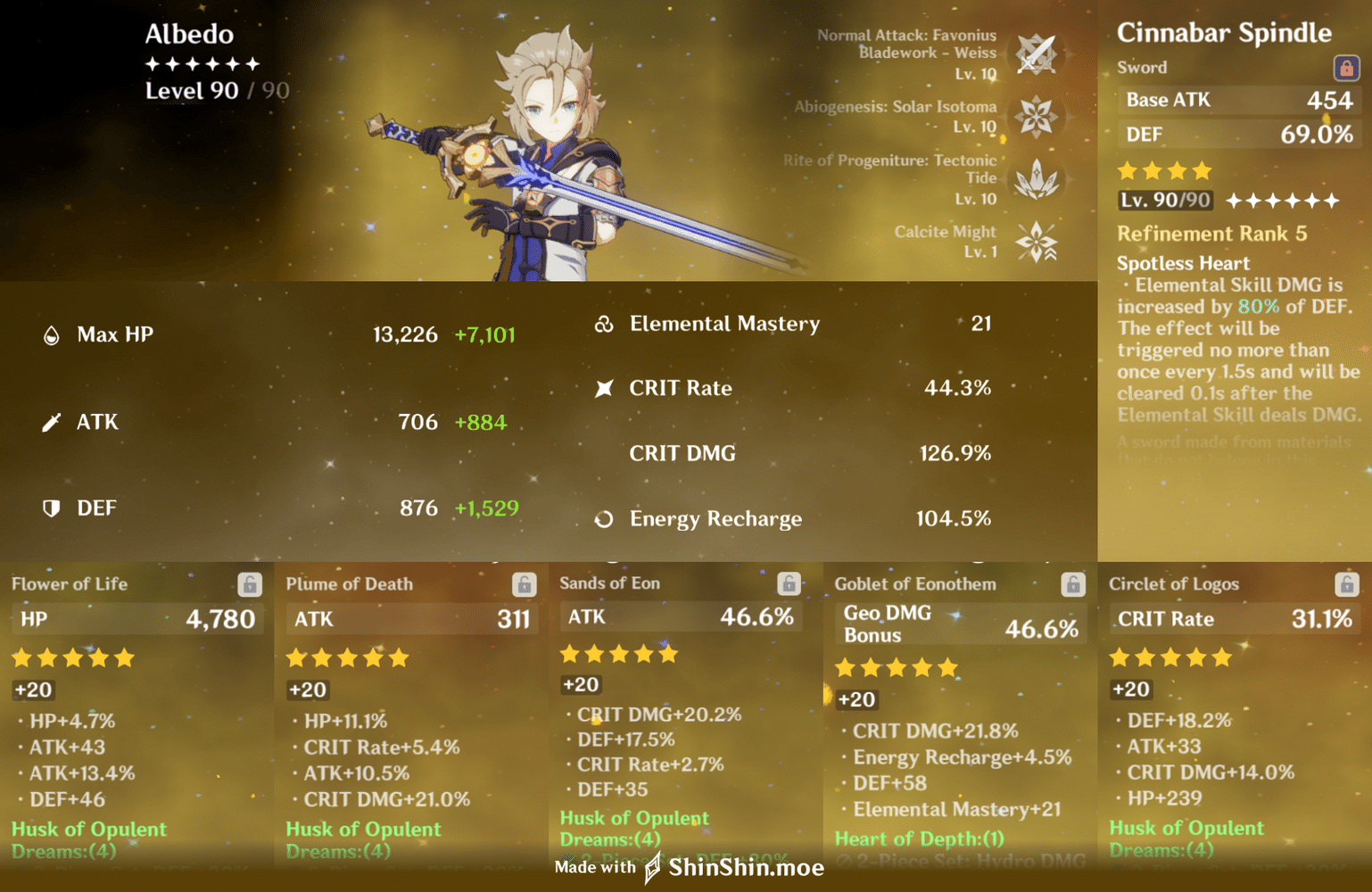Viewport: 1372px width, 892px height.
Task: Click the DEF shield icon
Action: click(x=53, y=508)
